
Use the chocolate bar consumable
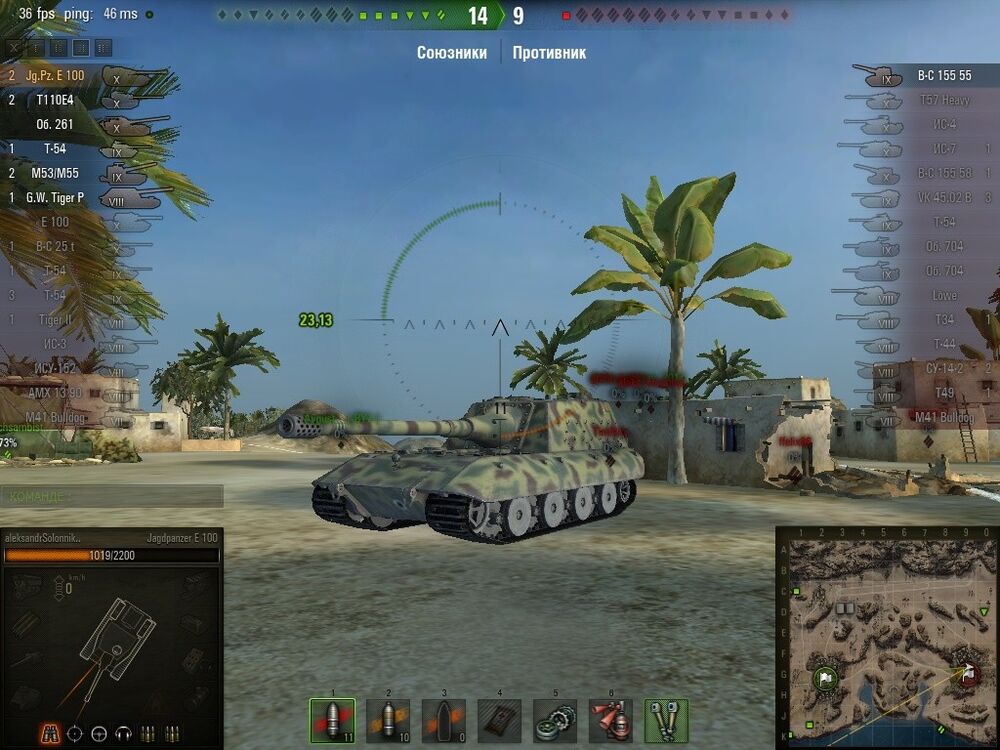point(499,719)
